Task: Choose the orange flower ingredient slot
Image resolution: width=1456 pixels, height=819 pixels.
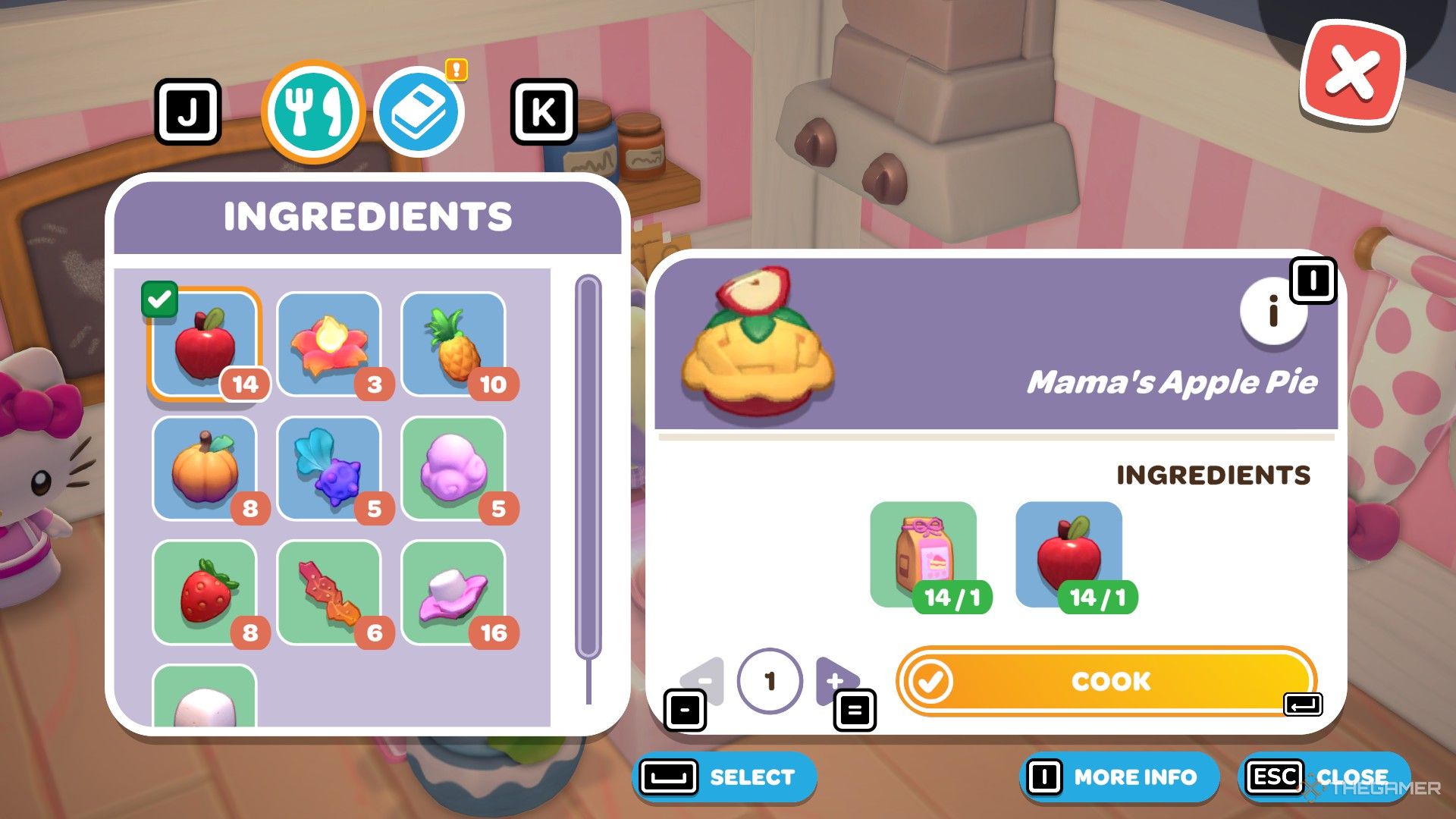Action: [329, 344]
